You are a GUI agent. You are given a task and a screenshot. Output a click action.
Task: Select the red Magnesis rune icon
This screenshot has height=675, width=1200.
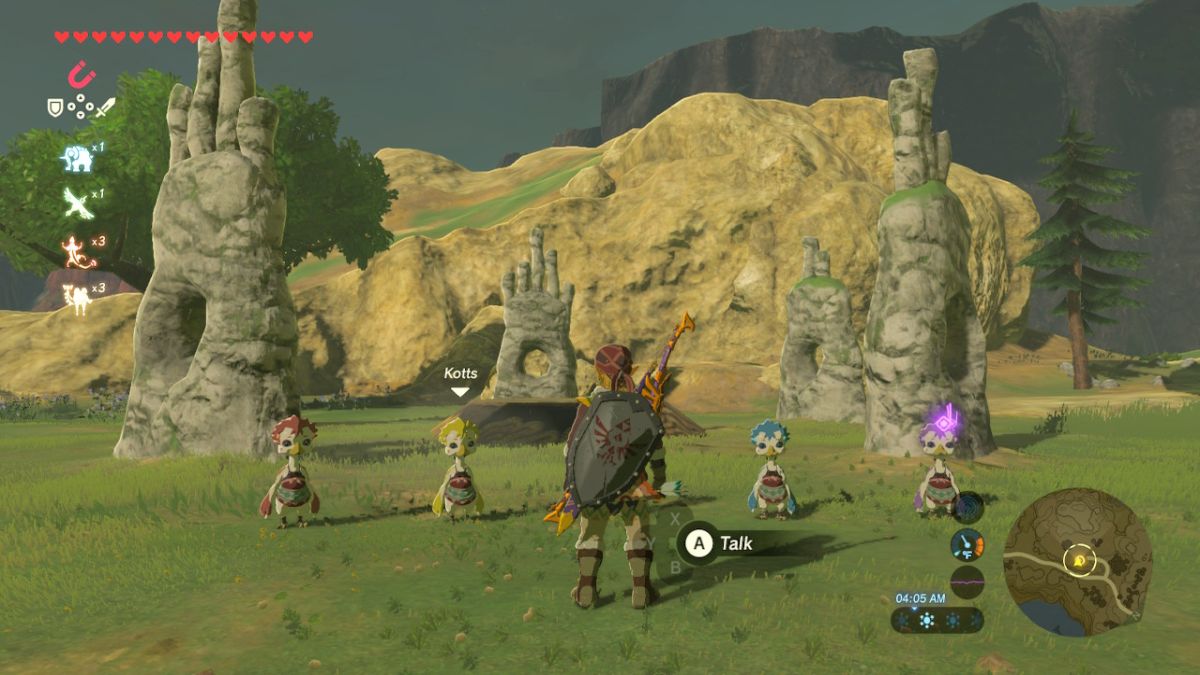click(81, 75)
